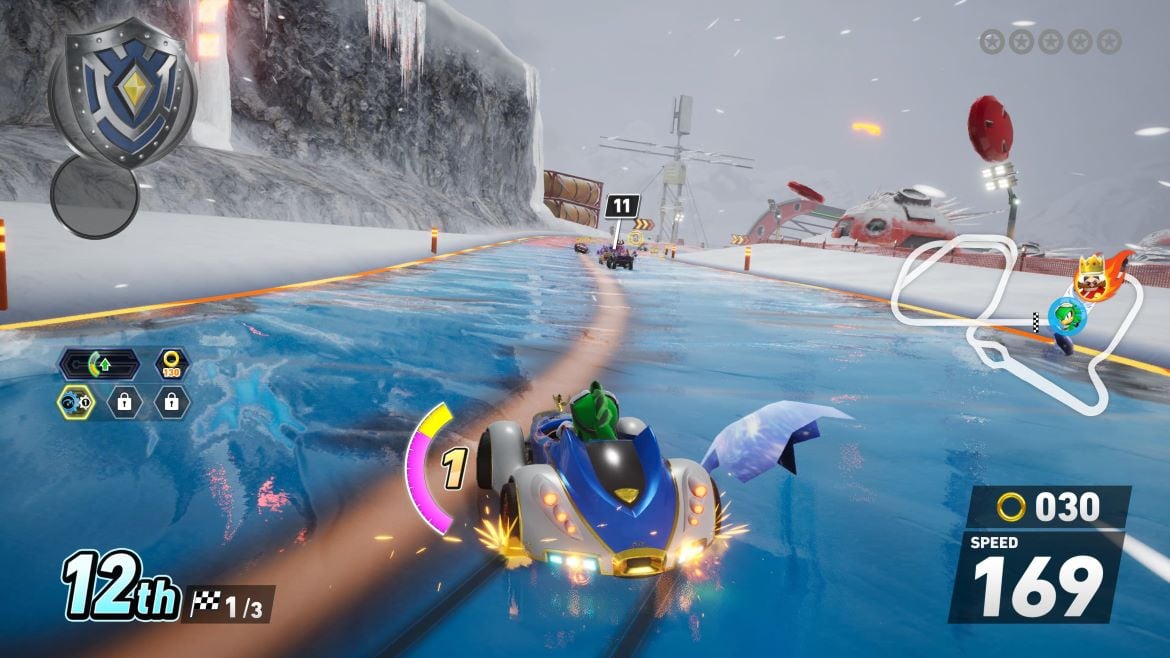
Task: Select the empty secondary item circle
Action: tap(94, 197)
